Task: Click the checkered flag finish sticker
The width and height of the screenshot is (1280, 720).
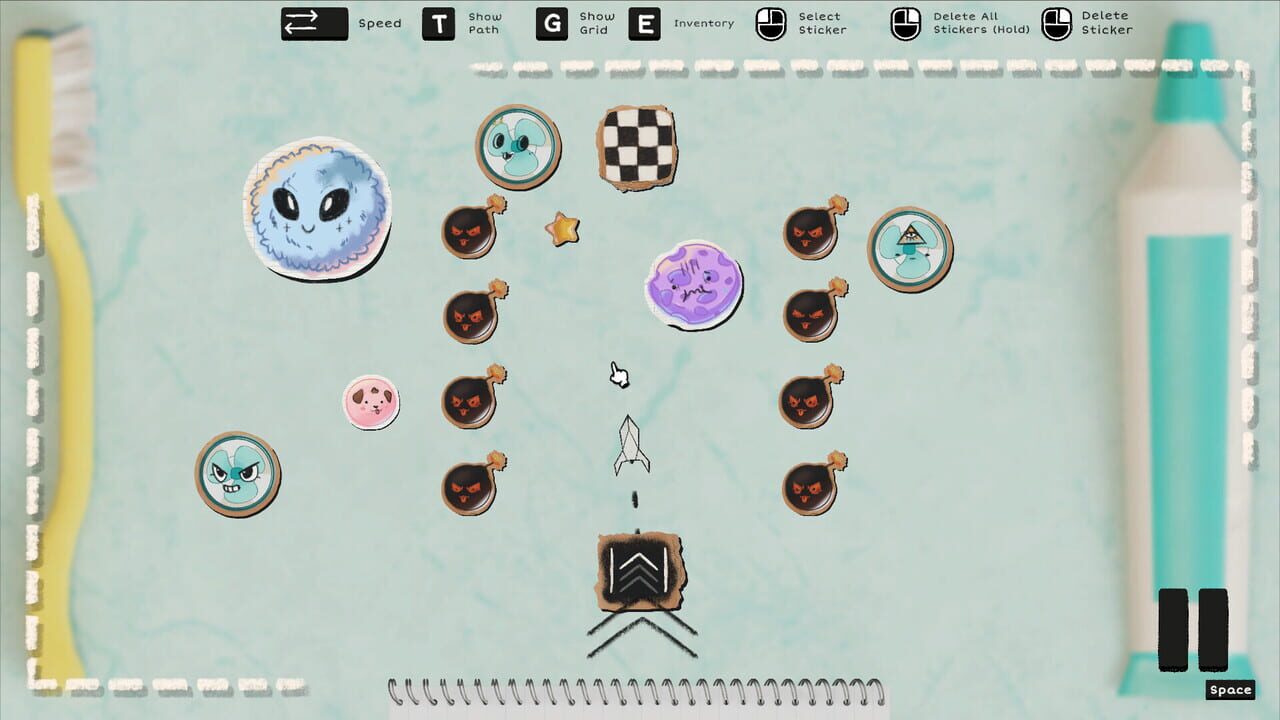Action: click(638, 147)
